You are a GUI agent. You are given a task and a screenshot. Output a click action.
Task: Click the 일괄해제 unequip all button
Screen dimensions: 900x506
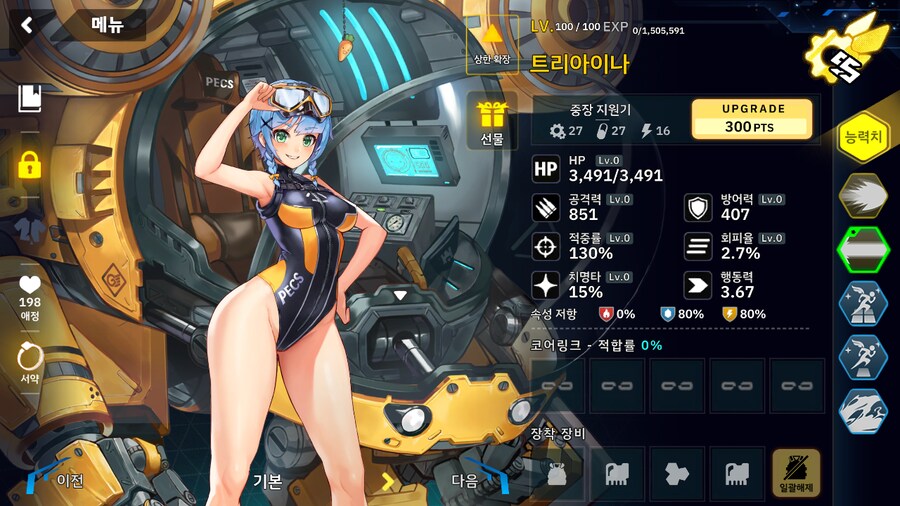[796, 473]
